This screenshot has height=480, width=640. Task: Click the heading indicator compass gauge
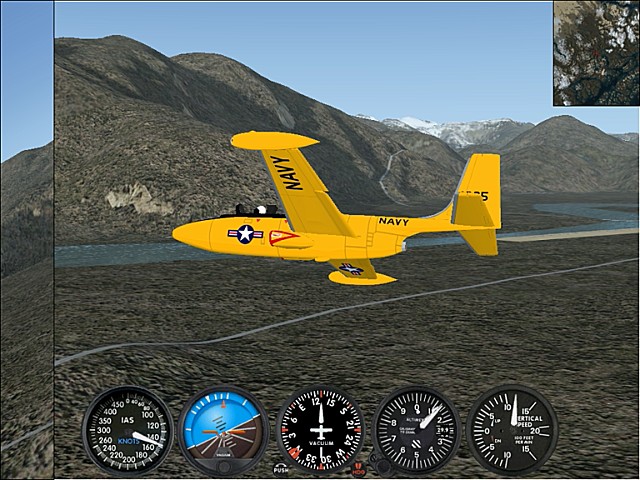tap(320, 430)
